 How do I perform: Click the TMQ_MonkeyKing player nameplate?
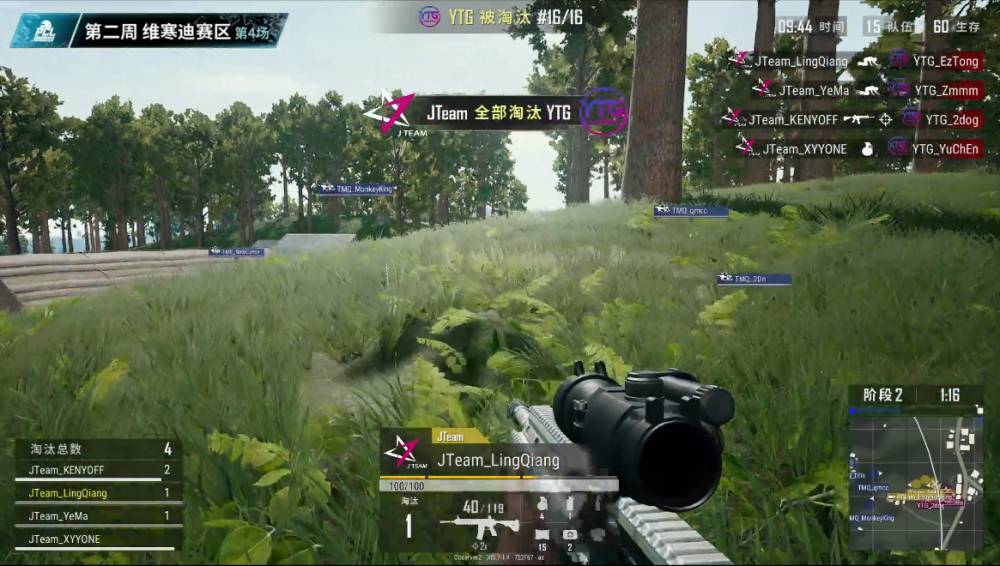point(357,188)
